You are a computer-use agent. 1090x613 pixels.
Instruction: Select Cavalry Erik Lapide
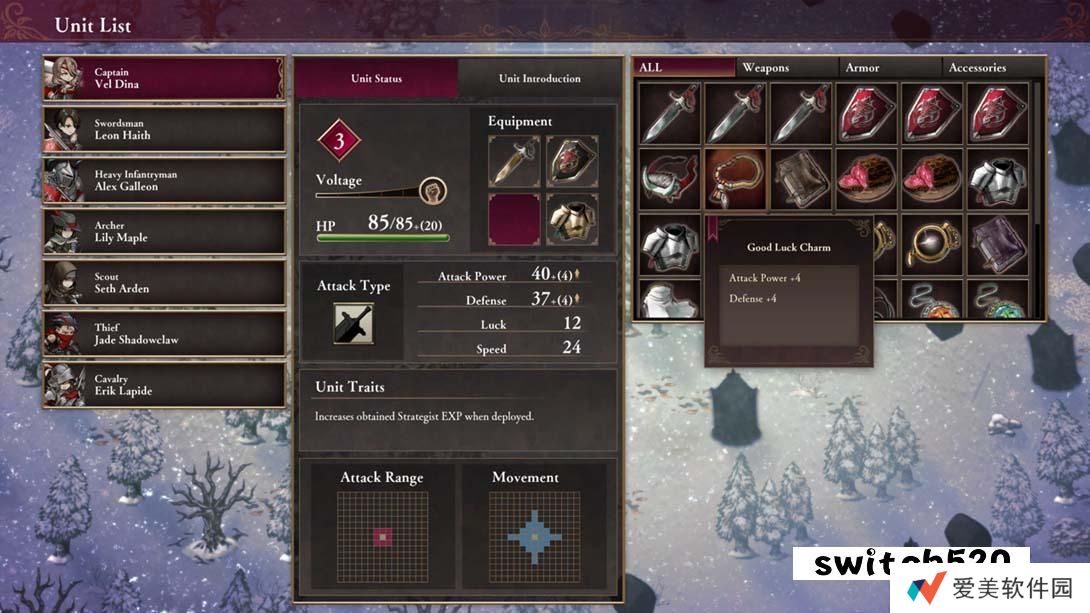click(x=163, y=385)
